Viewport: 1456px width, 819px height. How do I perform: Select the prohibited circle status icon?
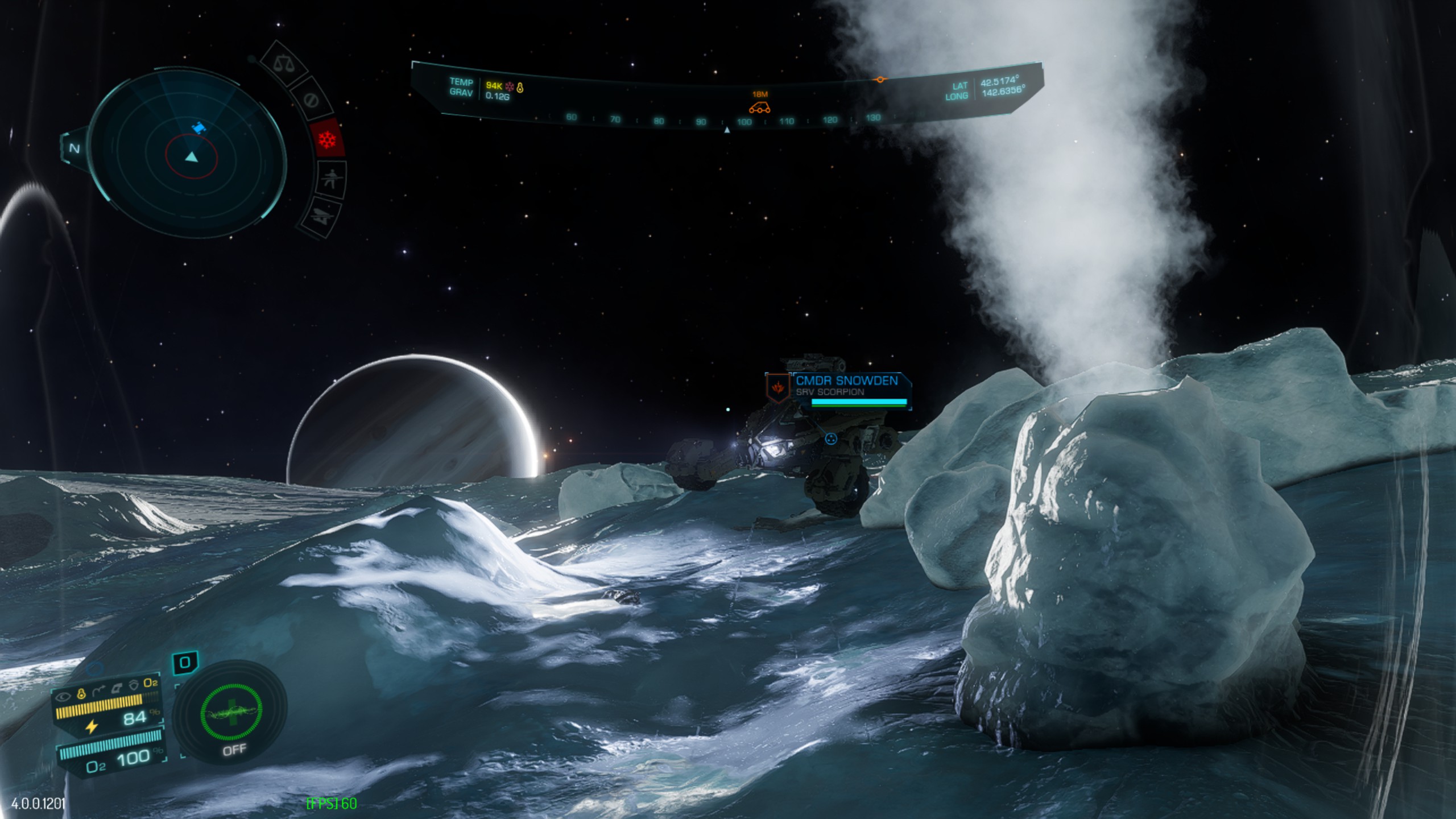[311, 100]
